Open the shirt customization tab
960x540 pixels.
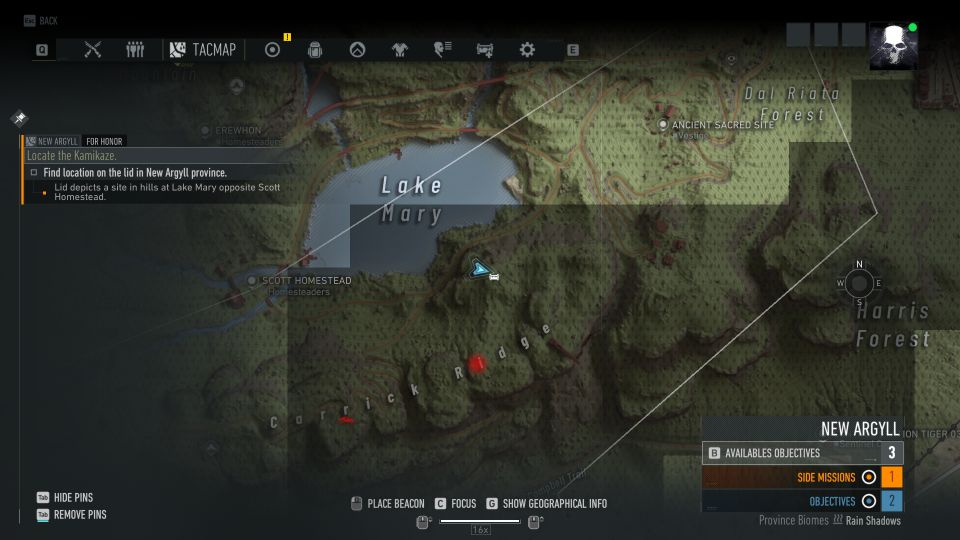pos(400,49)
